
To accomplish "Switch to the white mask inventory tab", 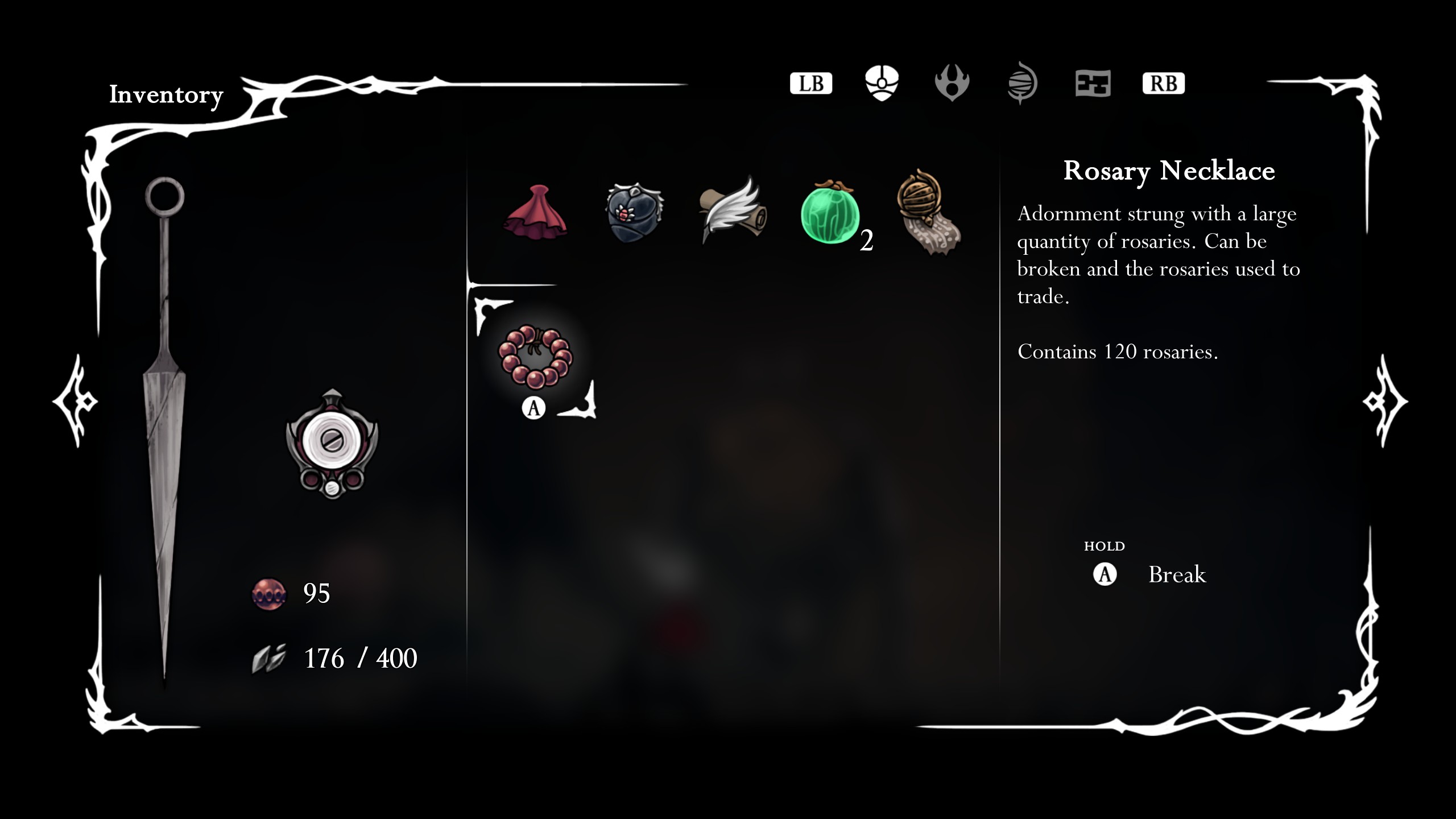I will pyautogui.click(x=882, y=83).
